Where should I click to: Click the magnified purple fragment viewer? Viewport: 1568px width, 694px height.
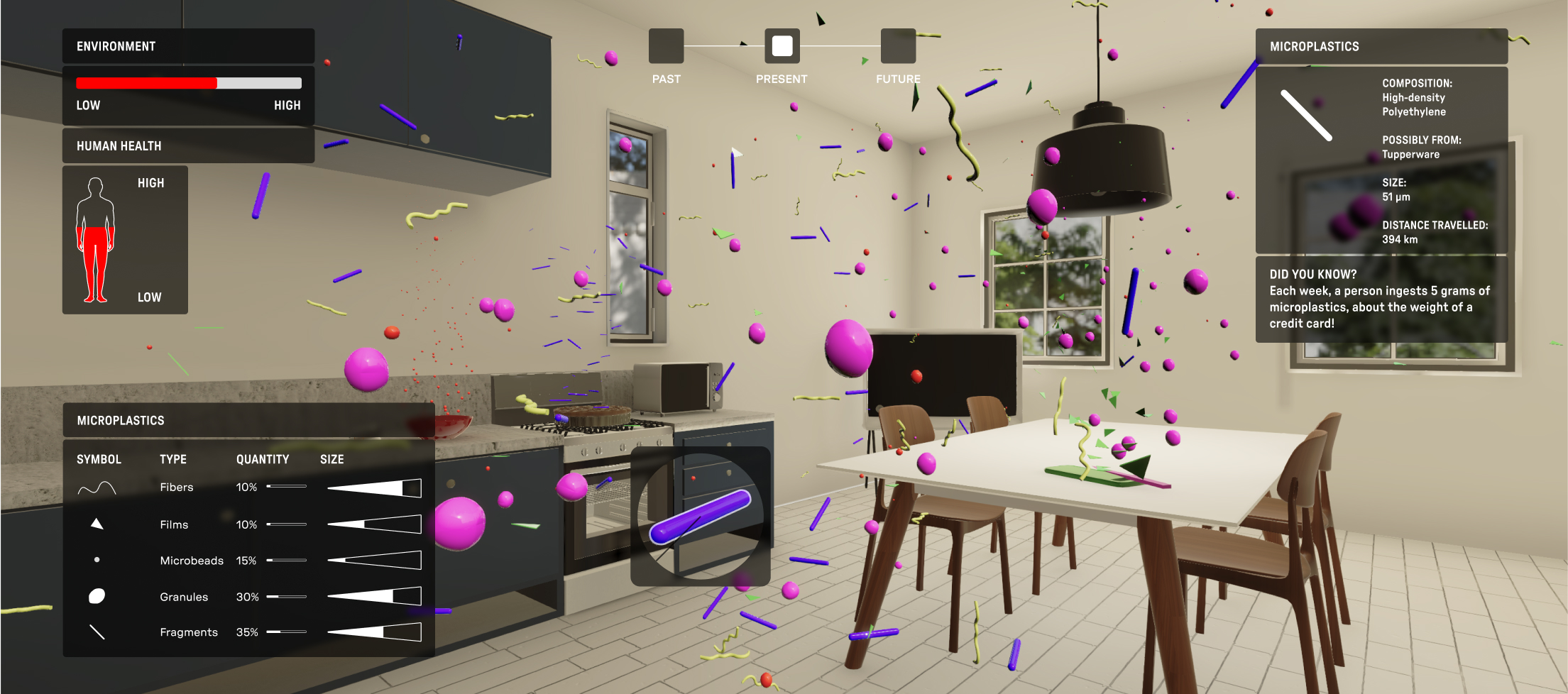coord(700,516)
